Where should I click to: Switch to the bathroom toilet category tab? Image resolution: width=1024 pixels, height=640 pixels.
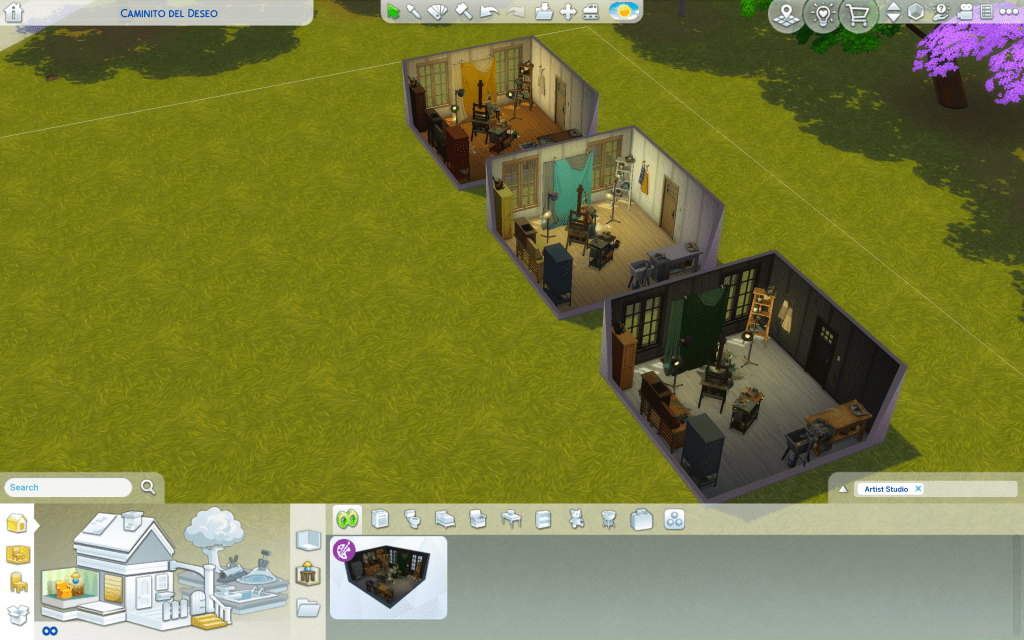pos(412,519)
